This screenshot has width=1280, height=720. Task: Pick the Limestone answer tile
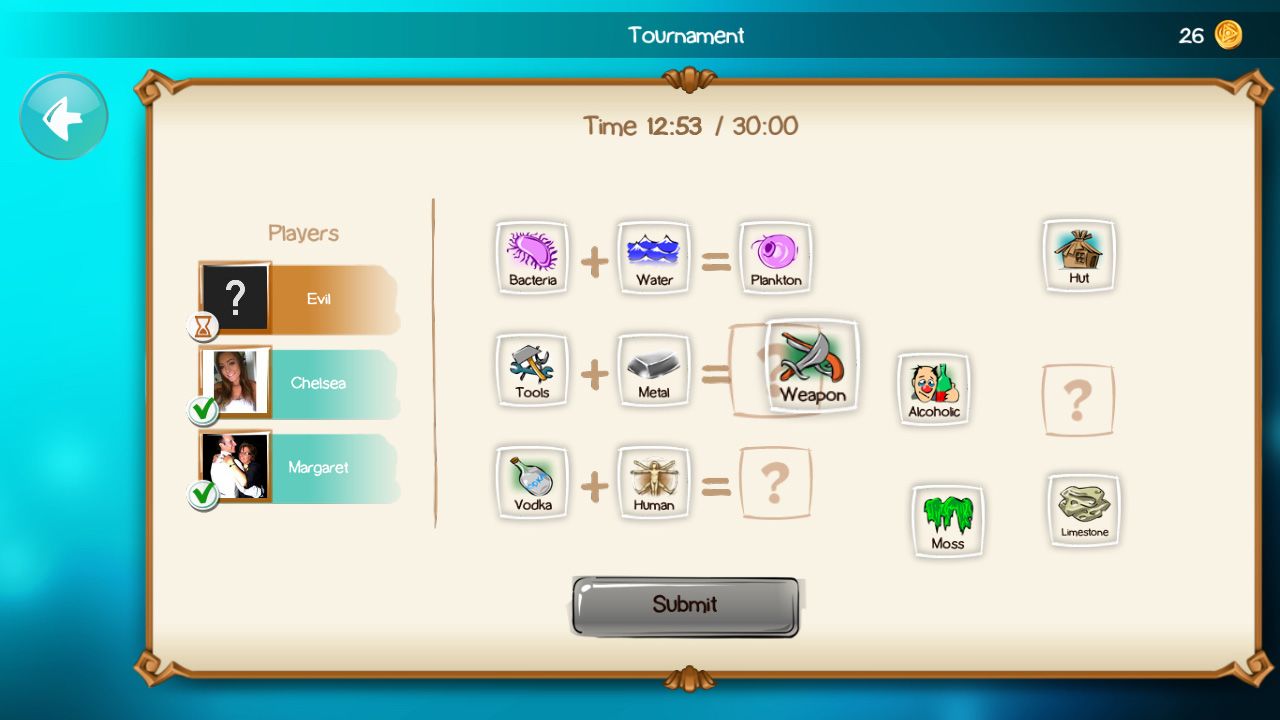(x=1084, y=509)
